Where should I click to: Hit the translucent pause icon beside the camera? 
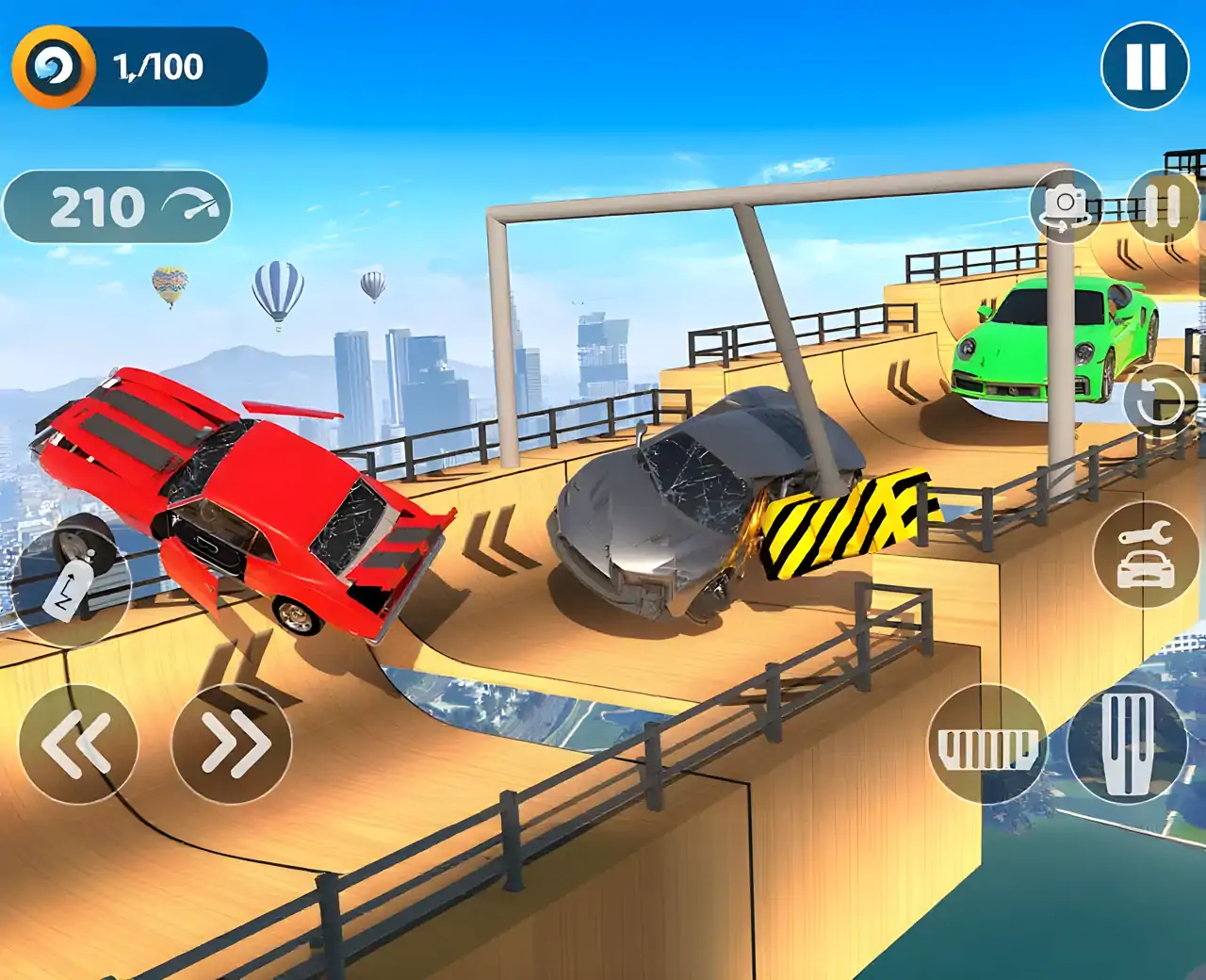coord(1163,206)
